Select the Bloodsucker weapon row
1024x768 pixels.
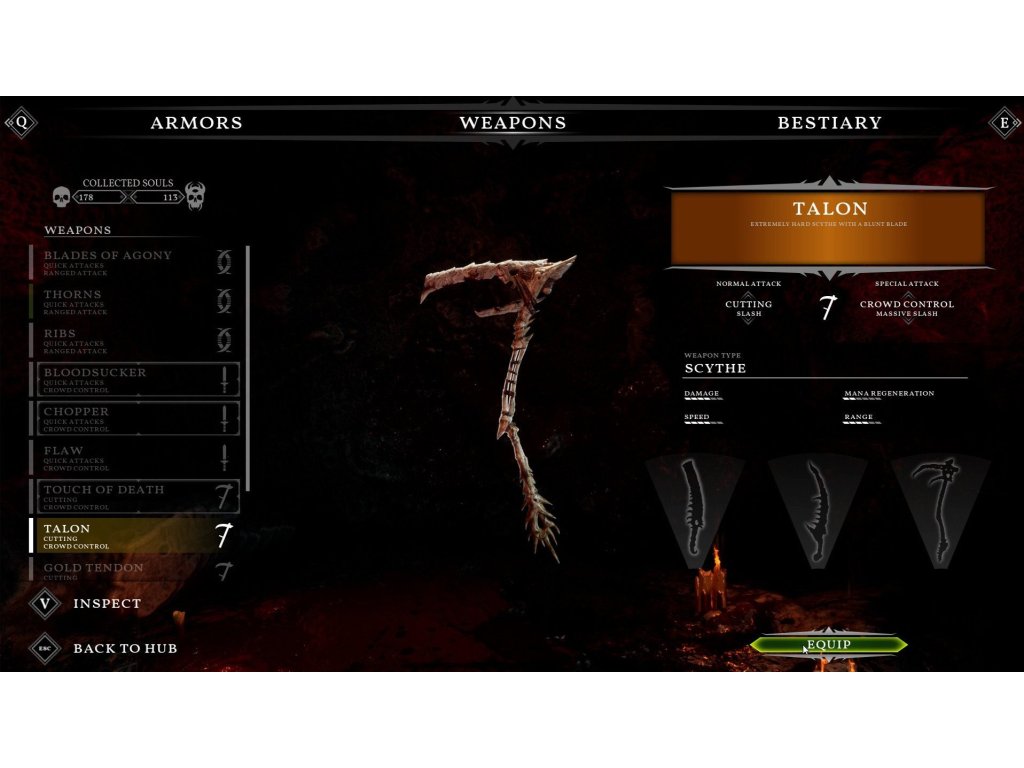pos(135,379)
